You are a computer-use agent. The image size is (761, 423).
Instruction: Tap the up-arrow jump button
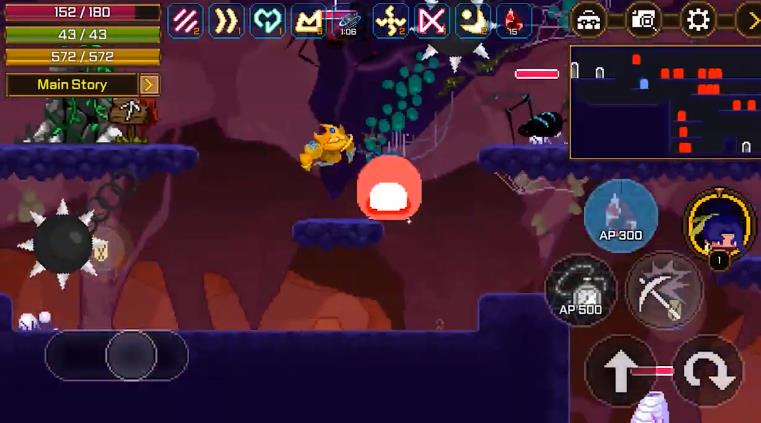pyautogui.click(x=620, y=370)
